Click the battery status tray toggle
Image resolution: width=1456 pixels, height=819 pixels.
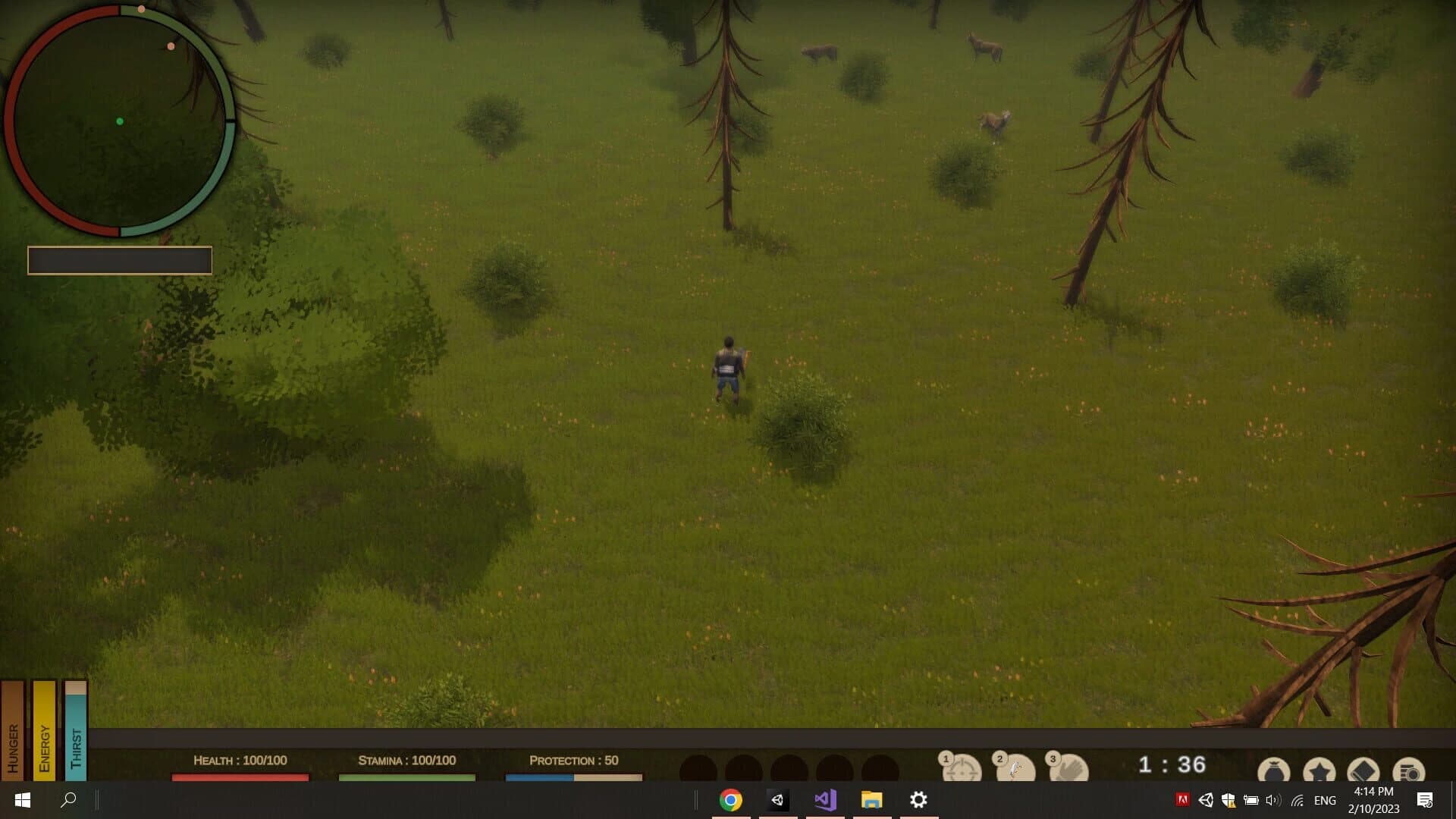pos(1252,800)
